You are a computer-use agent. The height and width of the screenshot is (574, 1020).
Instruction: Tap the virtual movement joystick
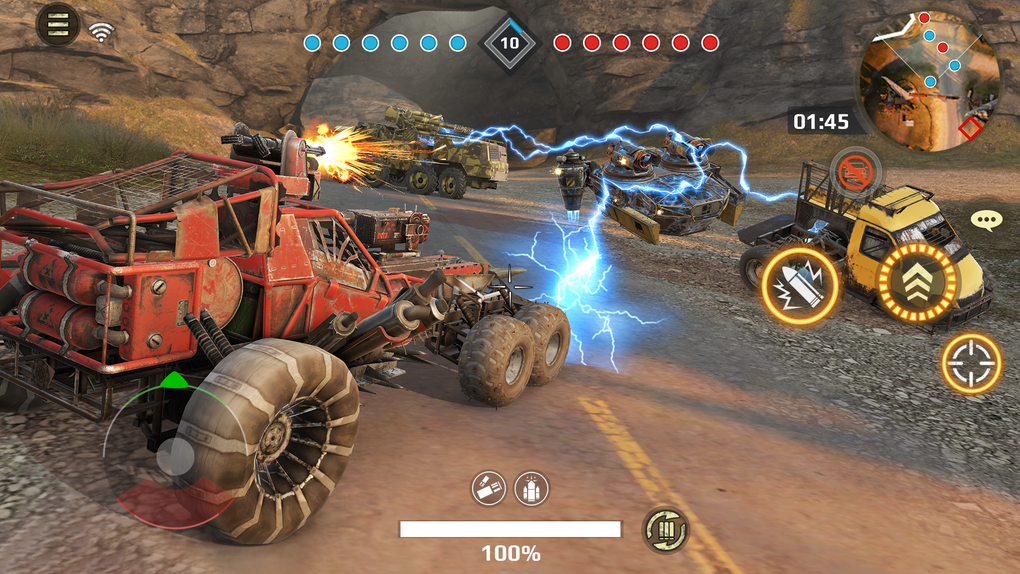point(176,457)
